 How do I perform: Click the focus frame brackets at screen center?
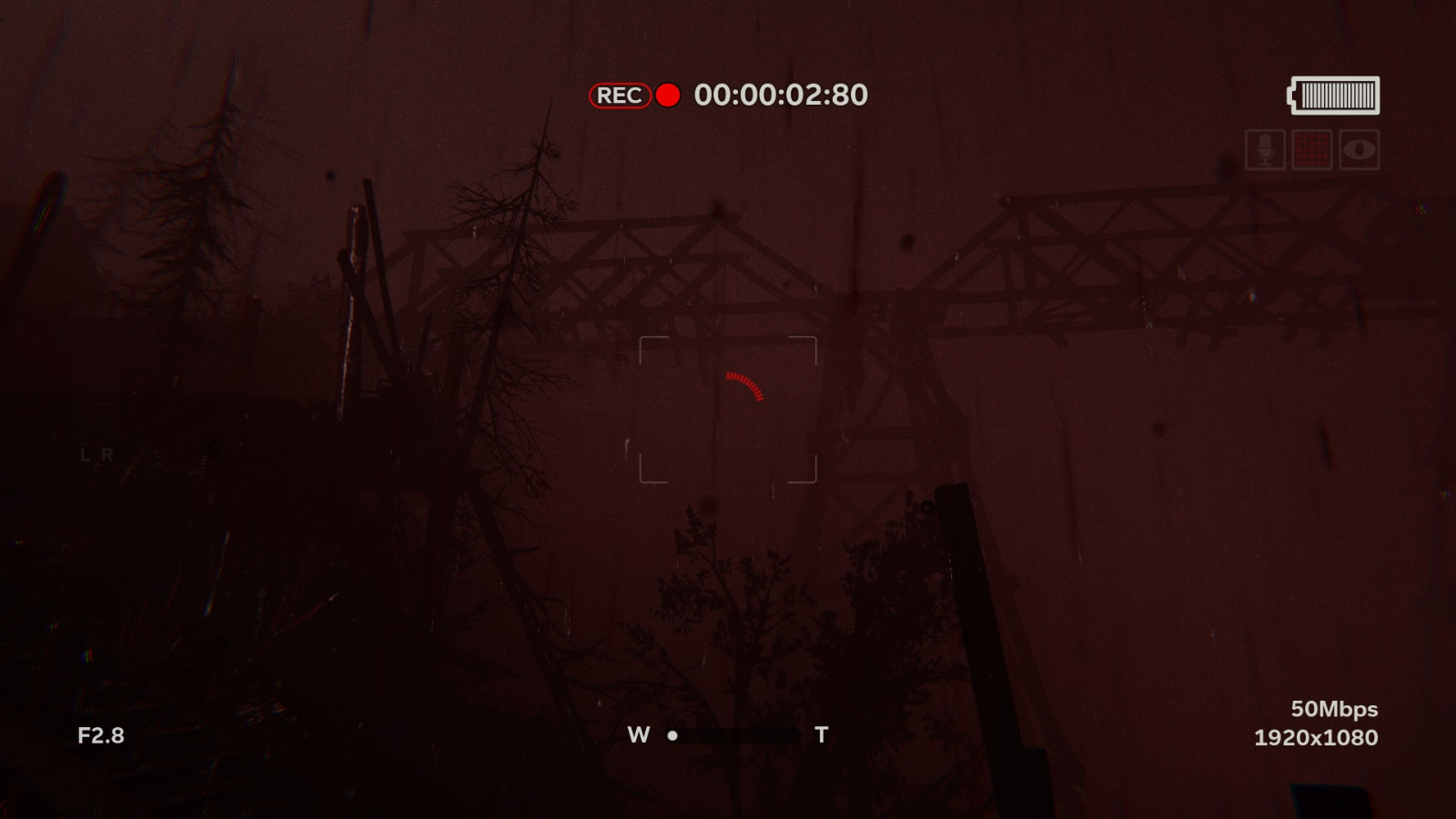[x=730, y=408]
